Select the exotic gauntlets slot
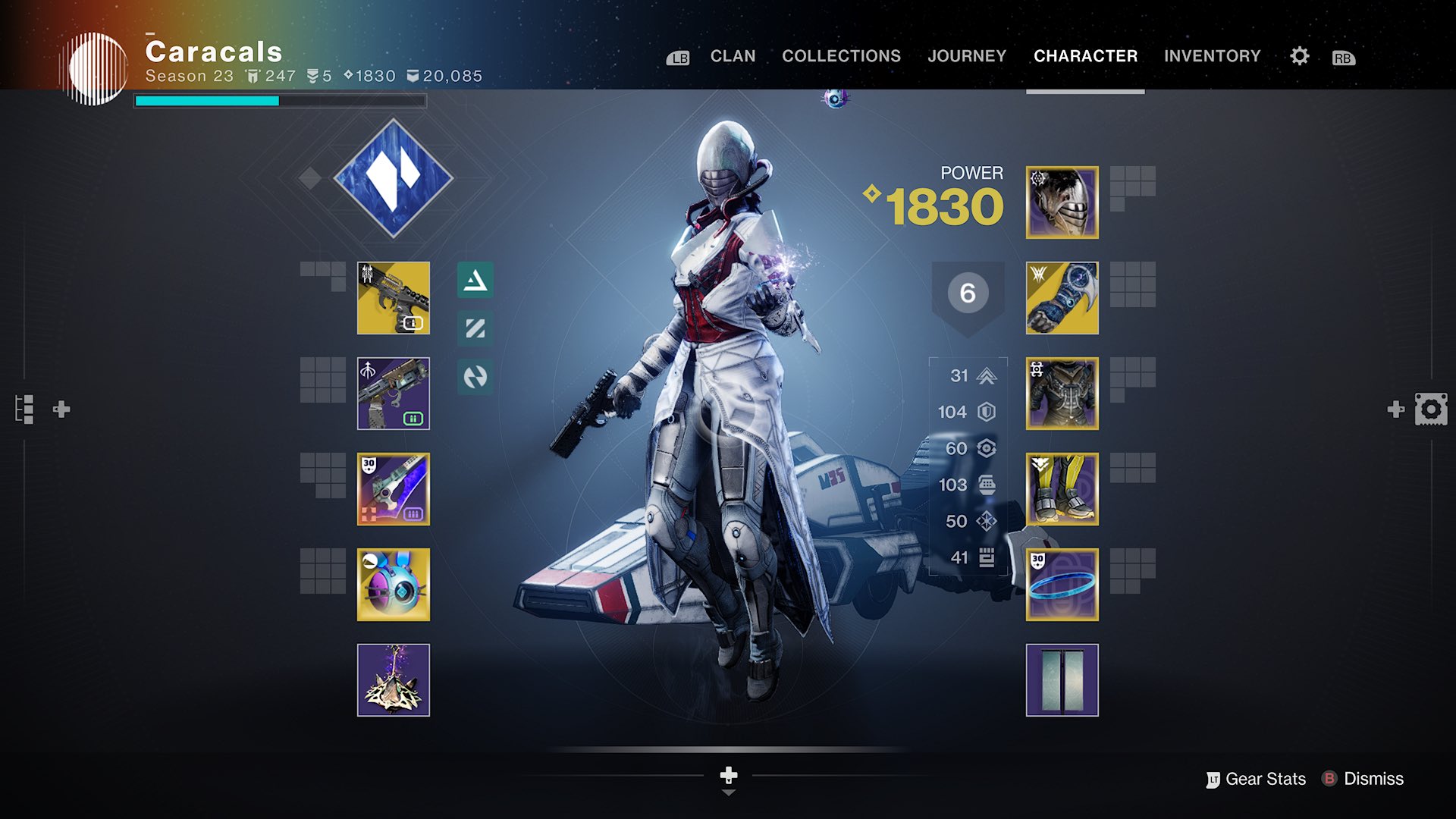 (1062, 298)
